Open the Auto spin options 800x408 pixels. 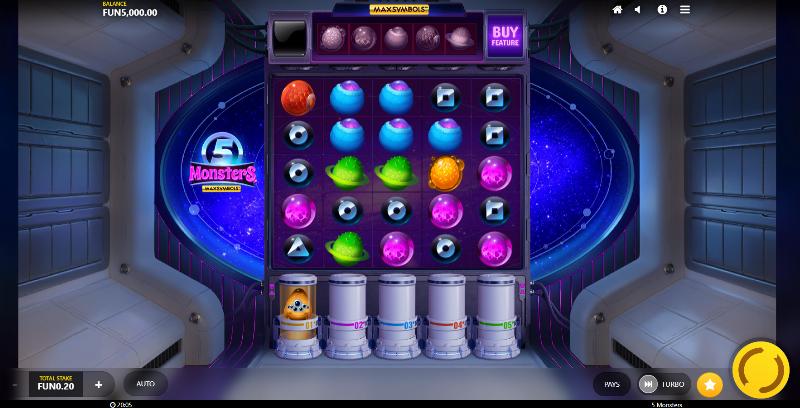coord(145,384)
